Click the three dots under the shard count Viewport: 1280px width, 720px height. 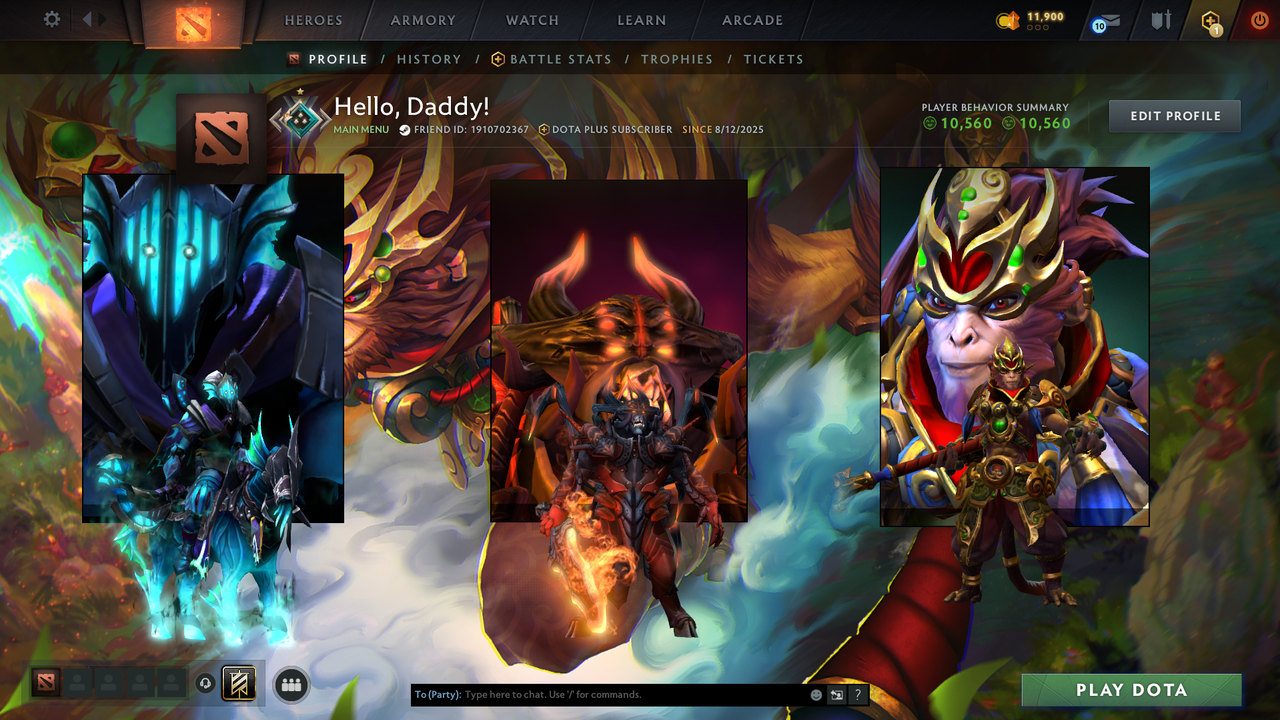tap(1040, 27)
